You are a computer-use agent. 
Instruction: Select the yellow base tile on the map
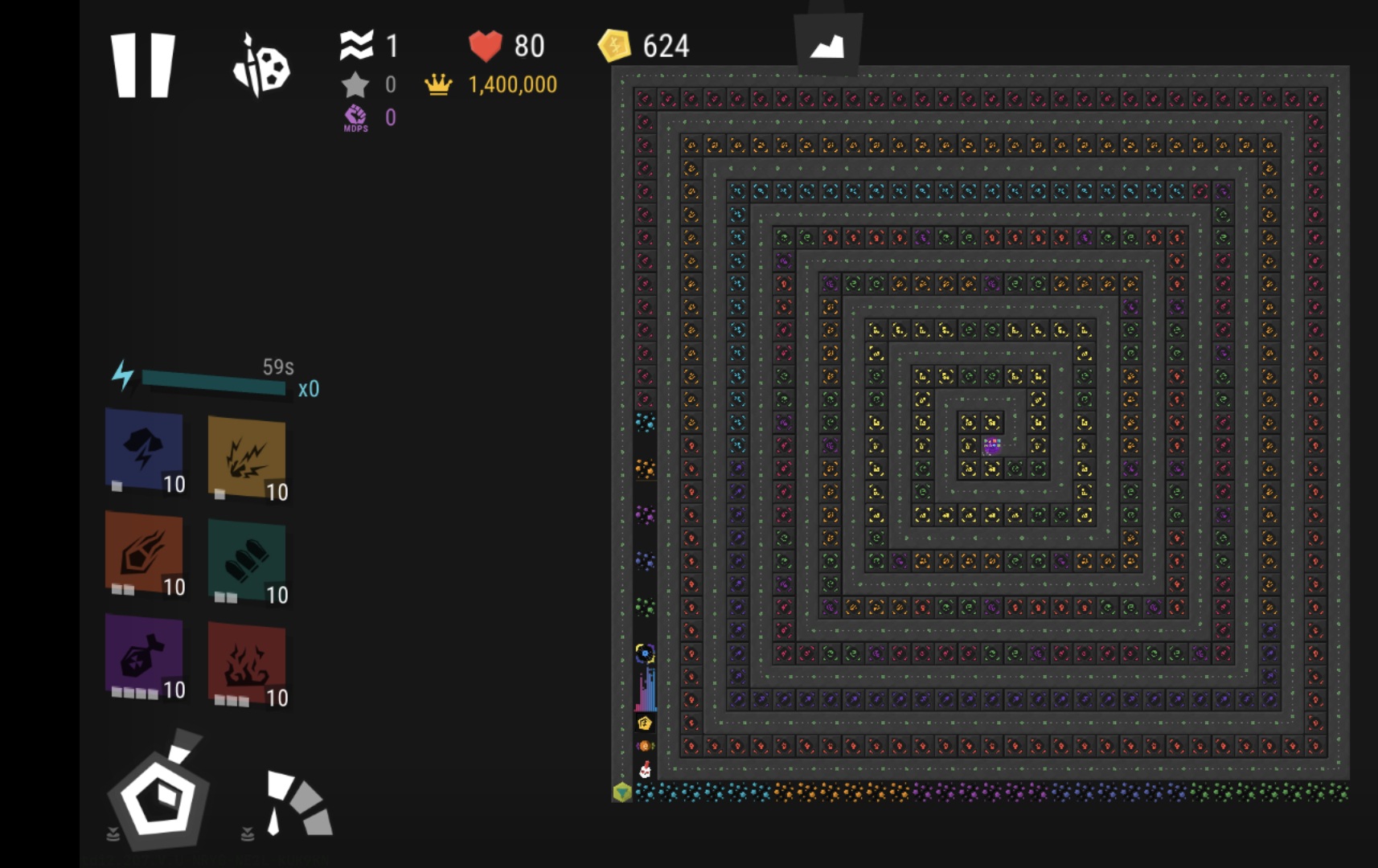621,792
